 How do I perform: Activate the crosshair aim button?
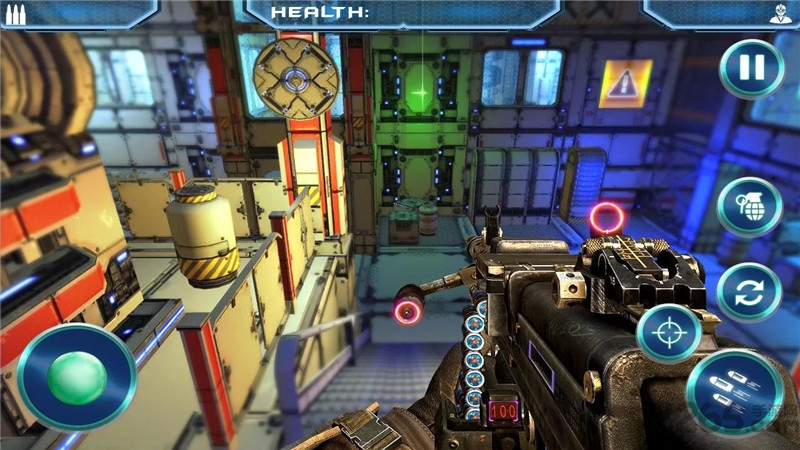(668, 333)
